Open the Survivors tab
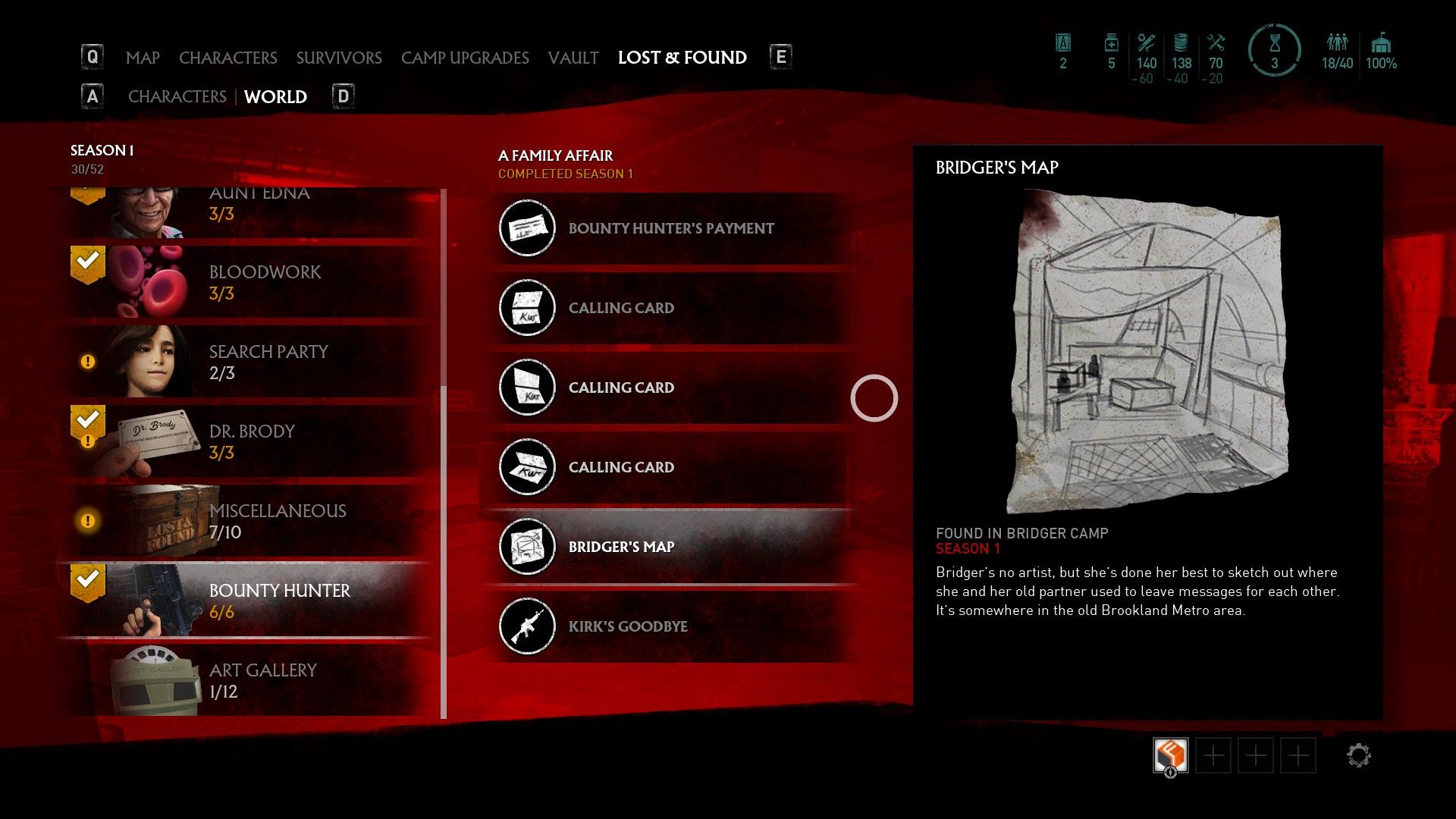Image resolution: width=1456 pixels, height=819 pixels. point(339,58)
